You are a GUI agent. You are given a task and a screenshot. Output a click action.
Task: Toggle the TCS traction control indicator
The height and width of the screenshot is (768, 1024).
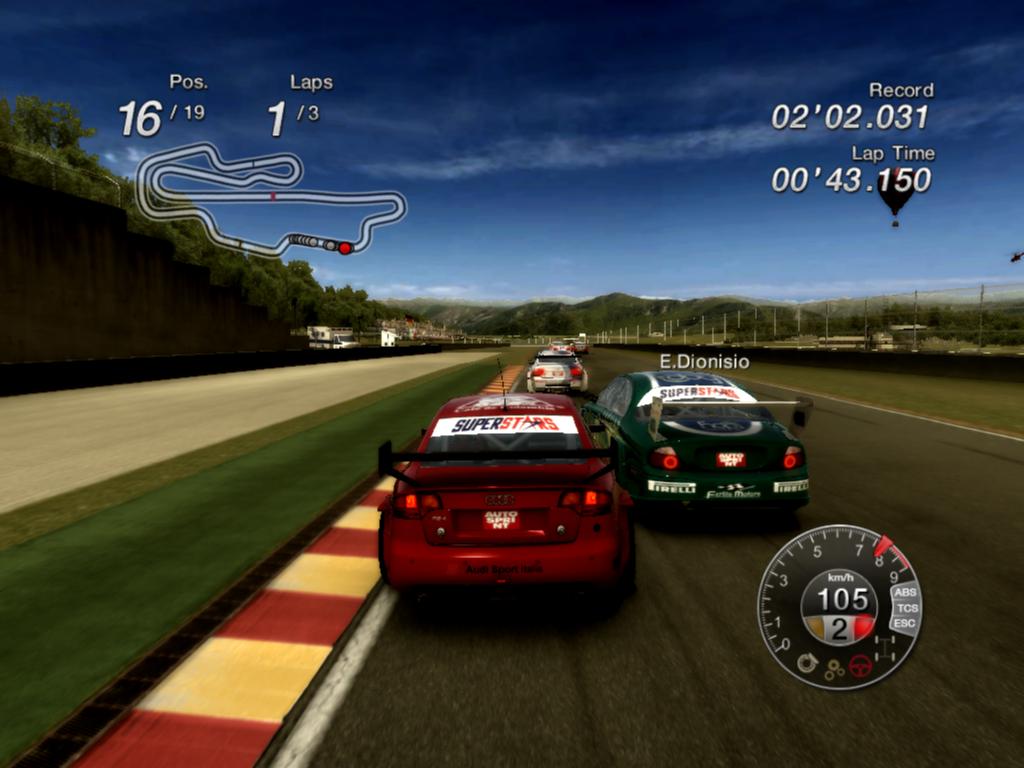[x=907, y=608]
